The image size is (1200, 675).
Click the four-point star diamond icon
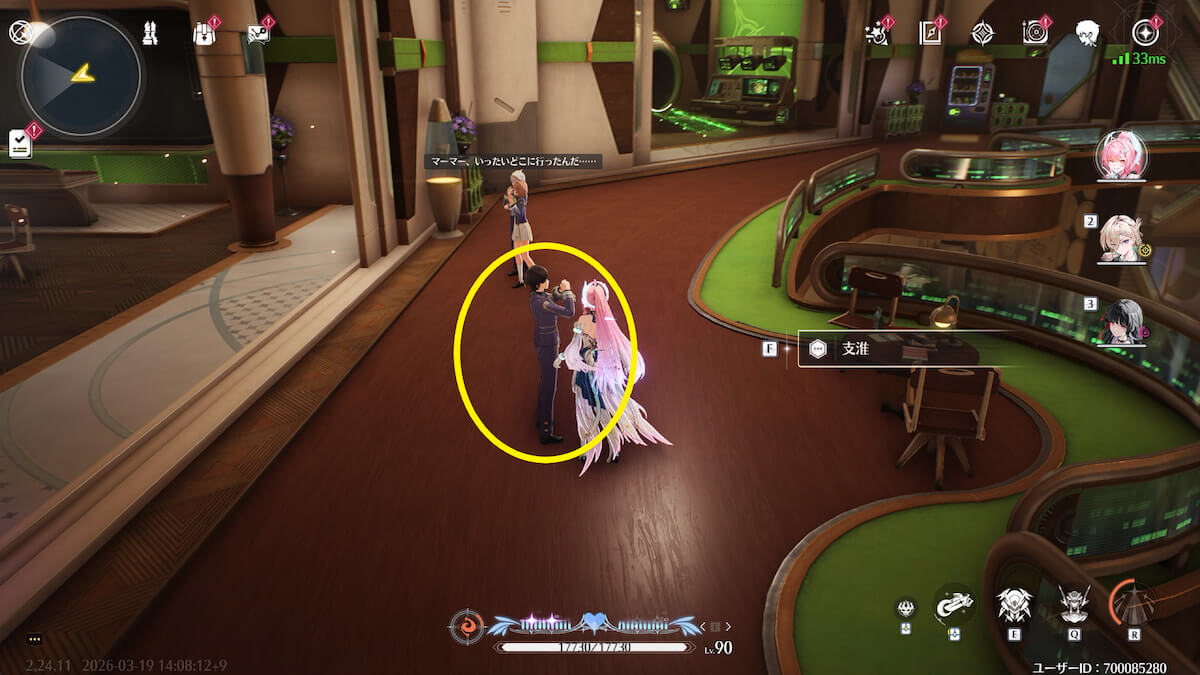(x=983, y=33)
